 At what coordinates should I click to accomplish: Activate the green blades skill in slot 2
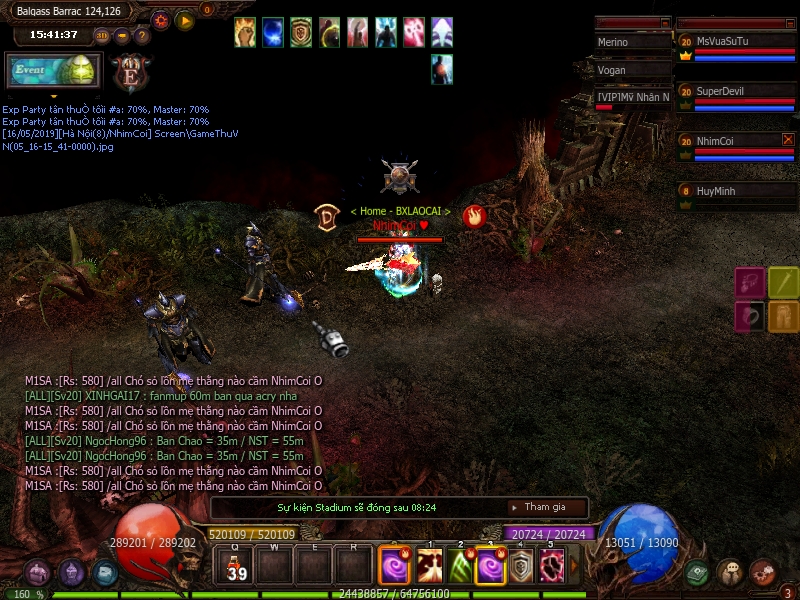pos(461,567)
